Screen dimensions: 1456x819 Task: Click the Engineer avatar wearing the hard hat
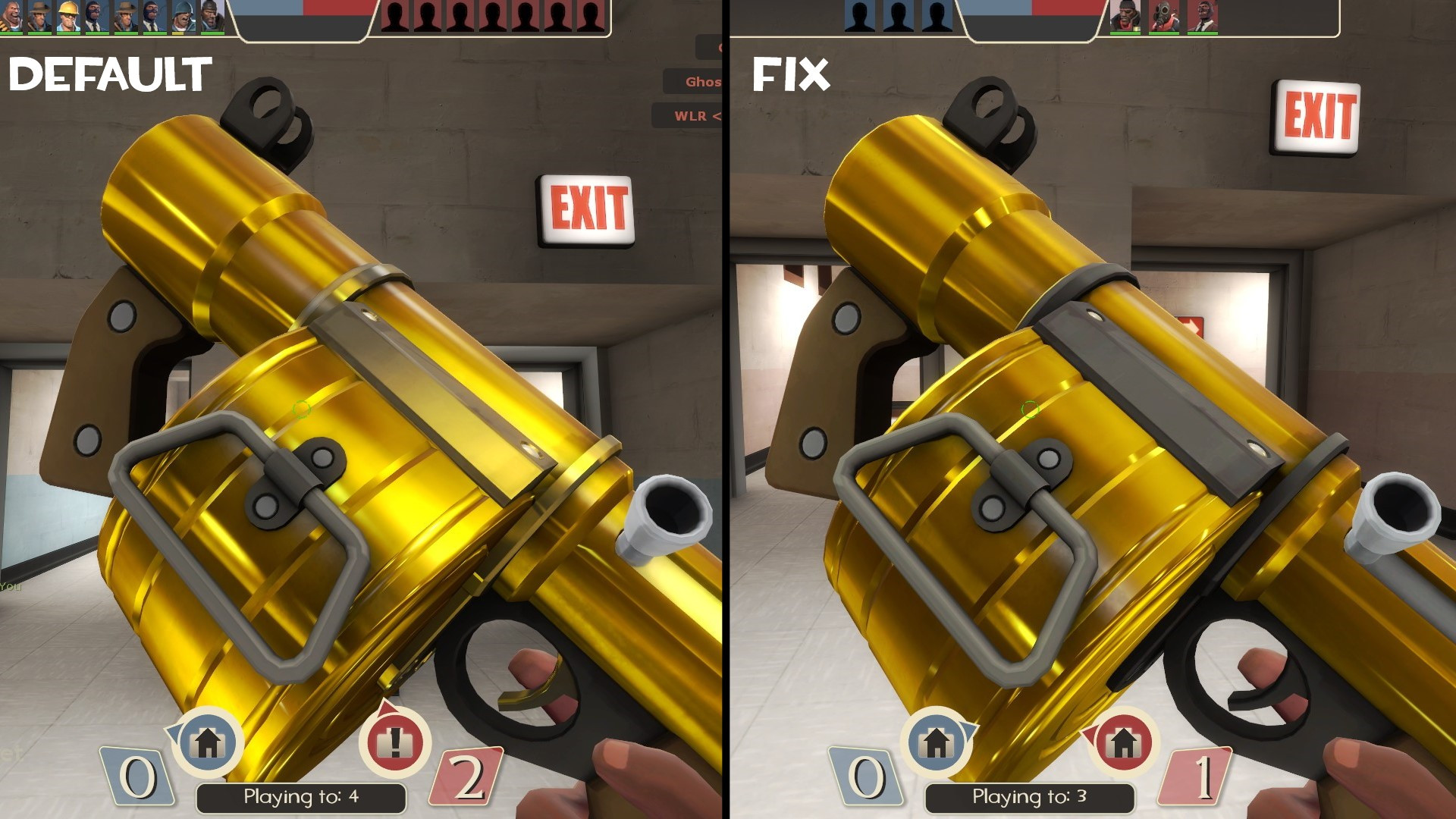(67, 15)
